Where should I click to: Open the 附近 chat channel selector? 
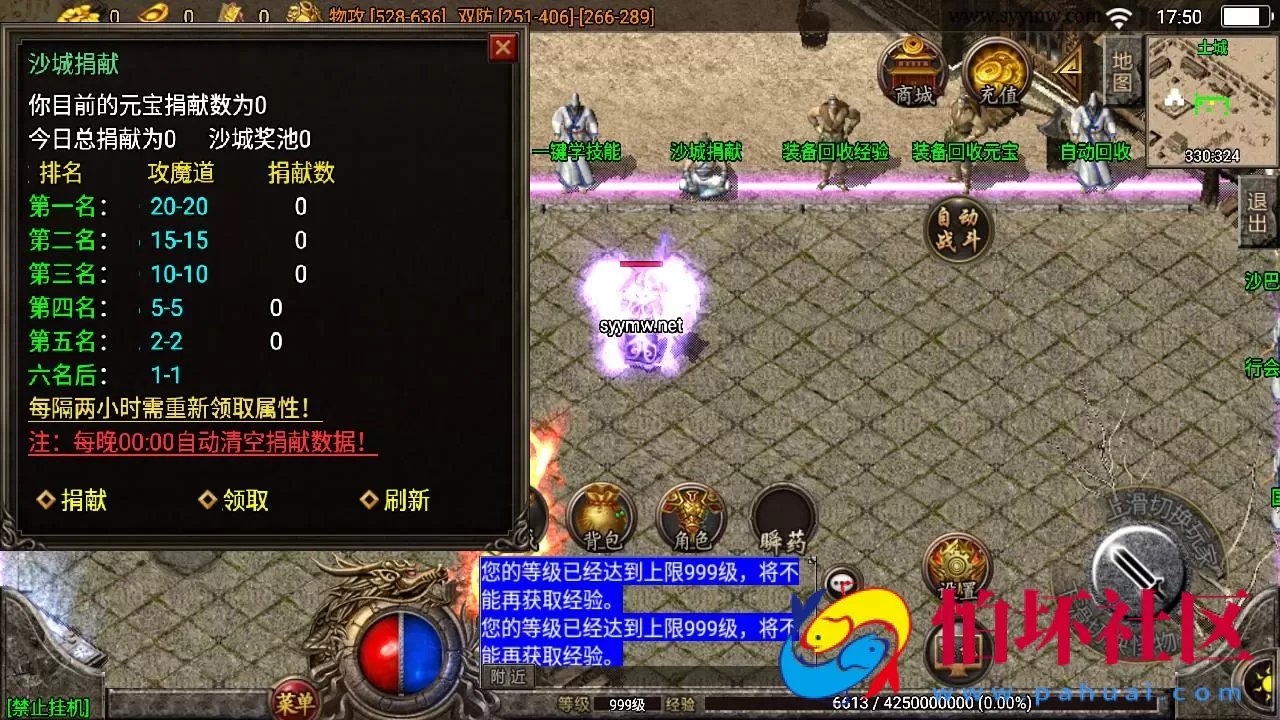click(508, 676)
